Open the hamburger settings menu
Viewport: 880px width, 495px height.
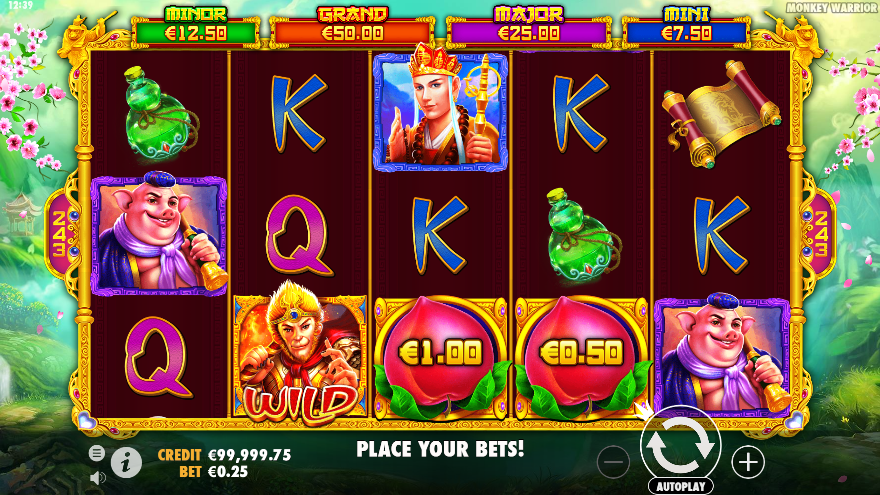point(97,453)
